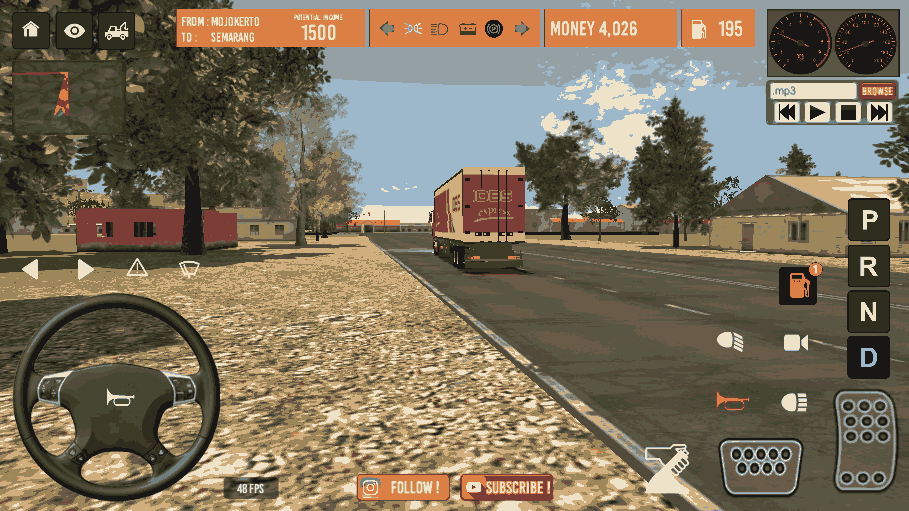Toggle the eye view icon
The image size is (909, 511).
(x=74, y=30)
